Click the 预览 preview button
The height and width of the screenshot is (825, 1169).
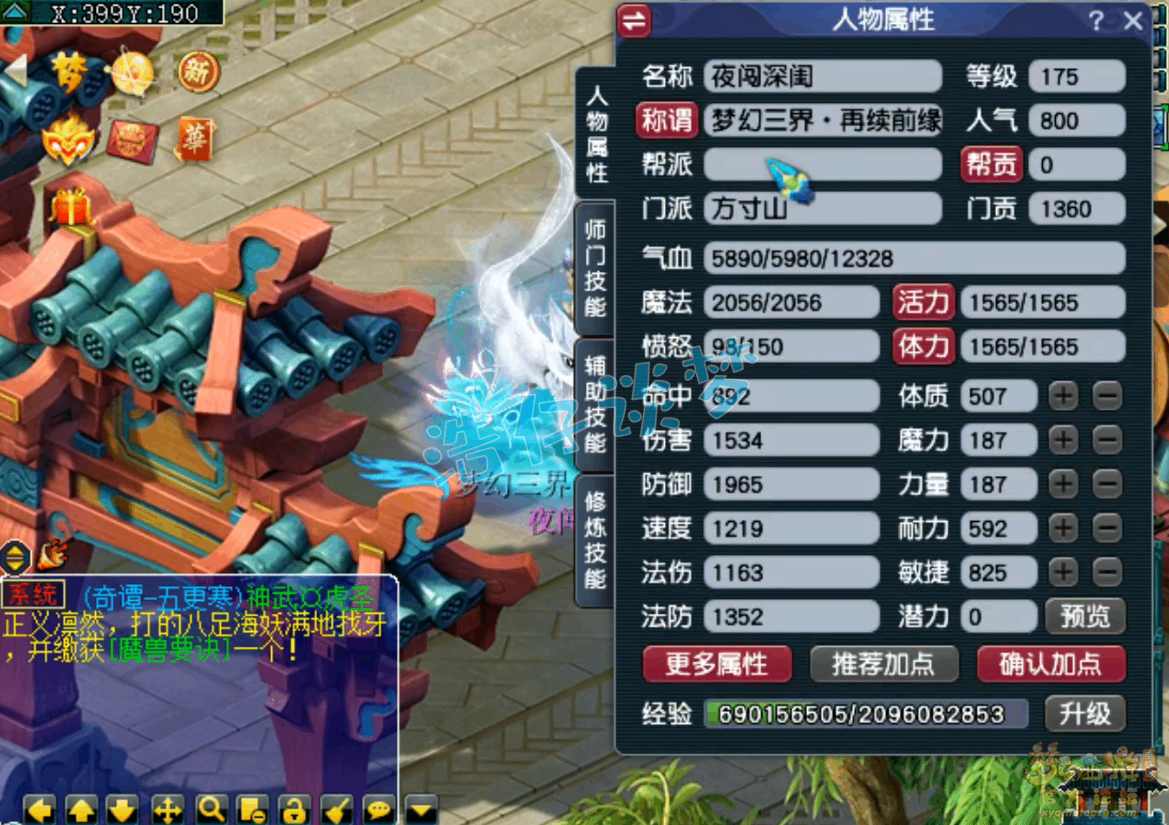(x=1085, y=616)
